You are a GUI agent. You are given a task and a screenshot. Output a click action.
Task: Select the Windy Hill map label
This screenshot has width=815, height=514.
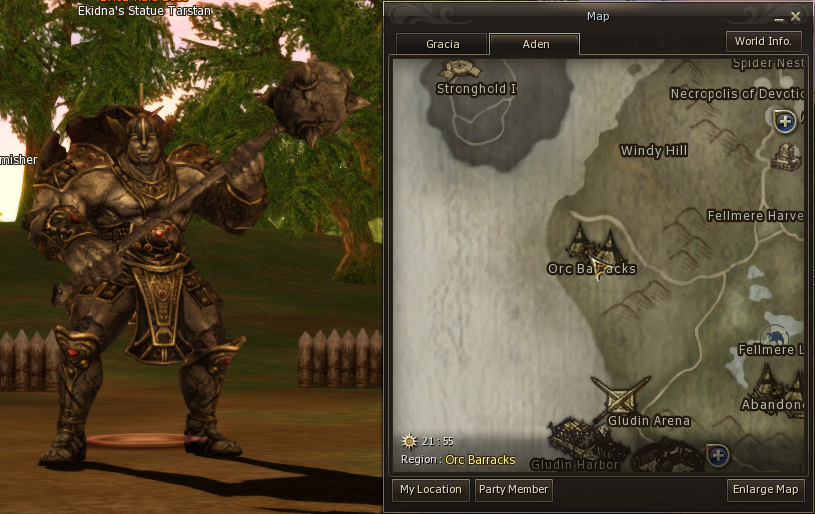coord(654,151)
